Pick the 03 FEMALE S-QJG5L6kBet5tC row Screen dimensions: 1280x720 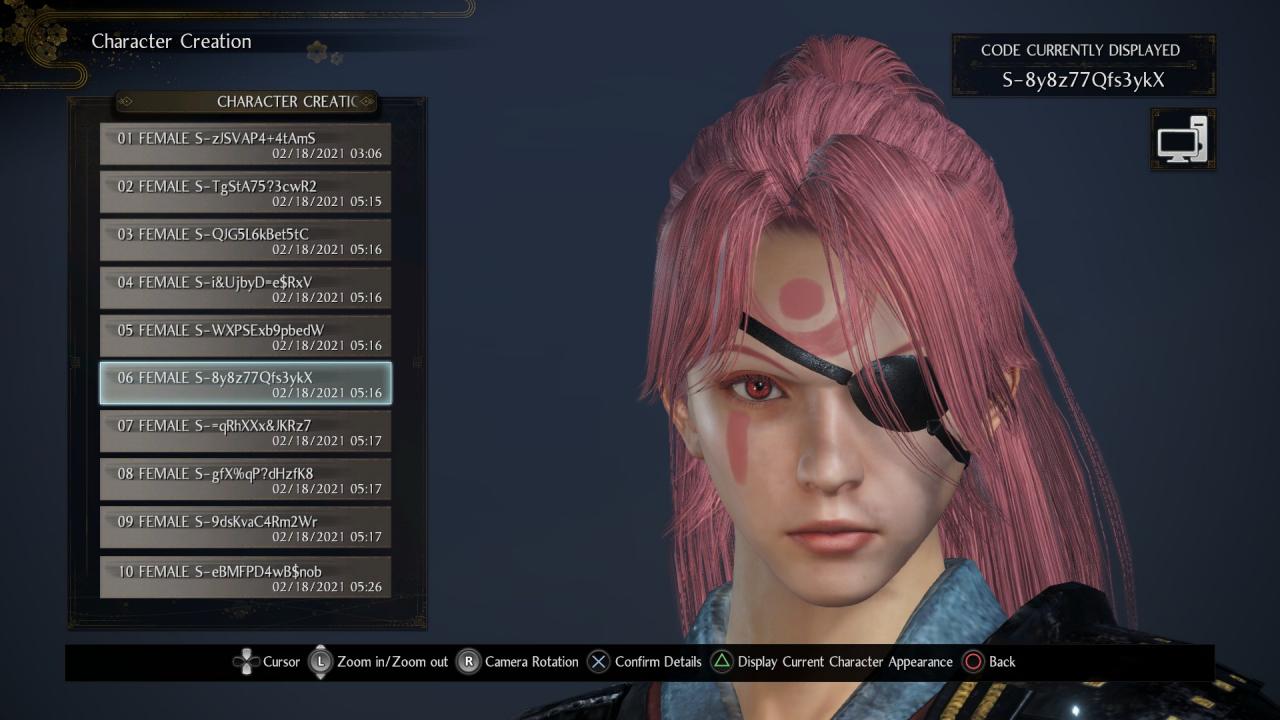[245, 240]
